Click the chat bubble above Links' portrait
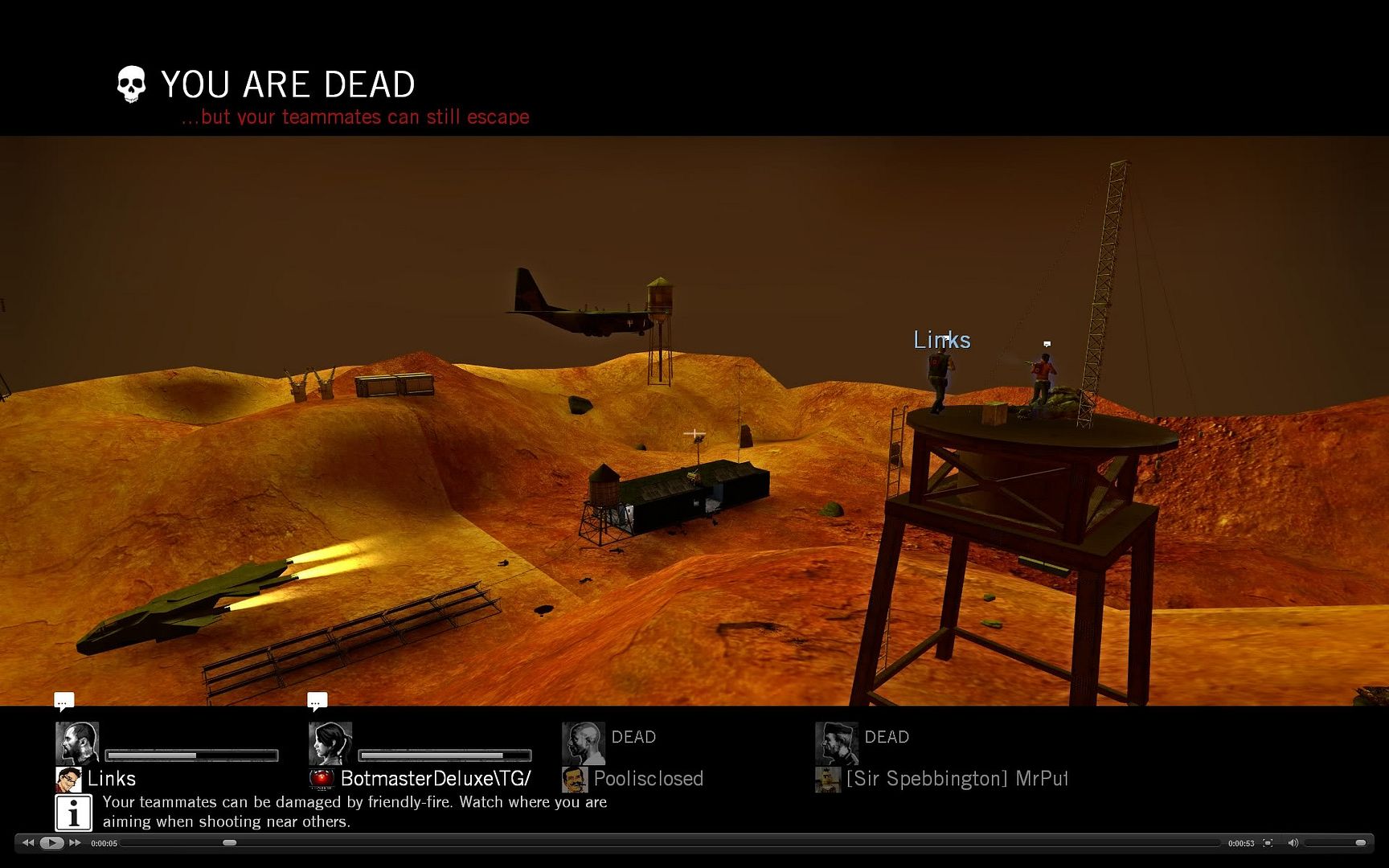1389x868 pixels. click(x=64, y=702)
